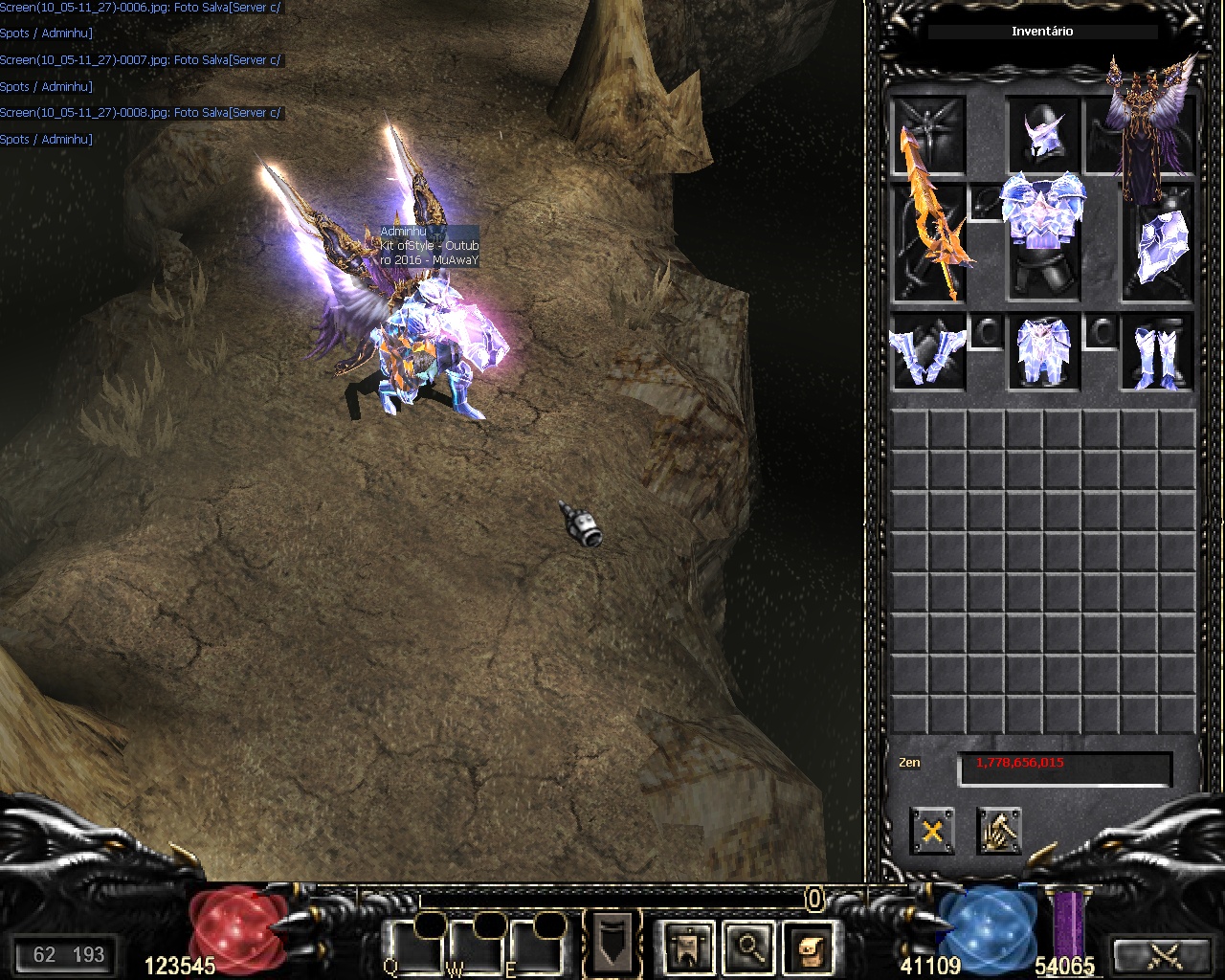
Task: Select the equipped crystal gloves
Action: point(926,352)
